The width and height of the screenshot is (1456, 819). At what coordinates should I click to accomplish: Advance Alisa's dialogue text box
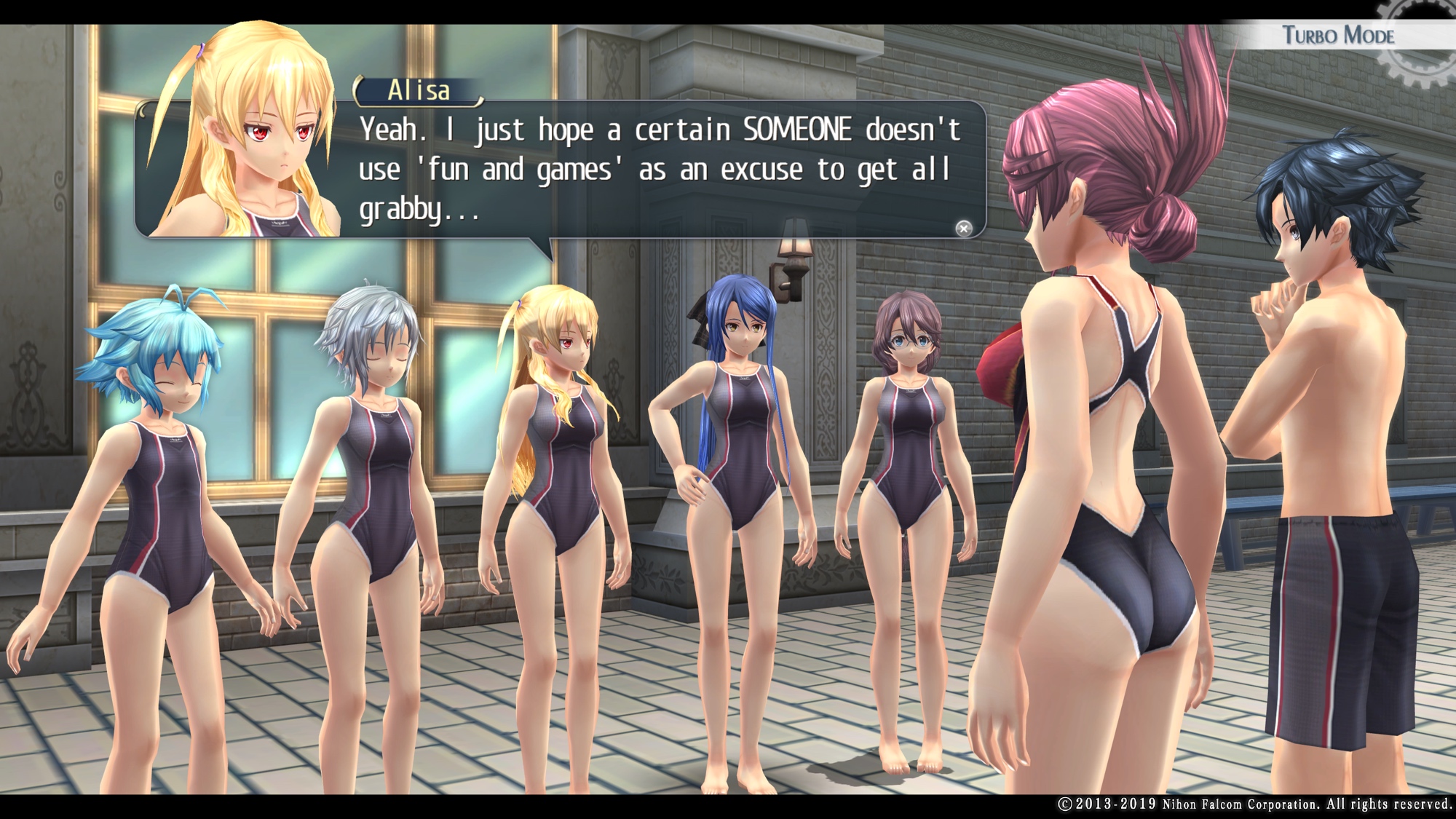coord(963,229)
